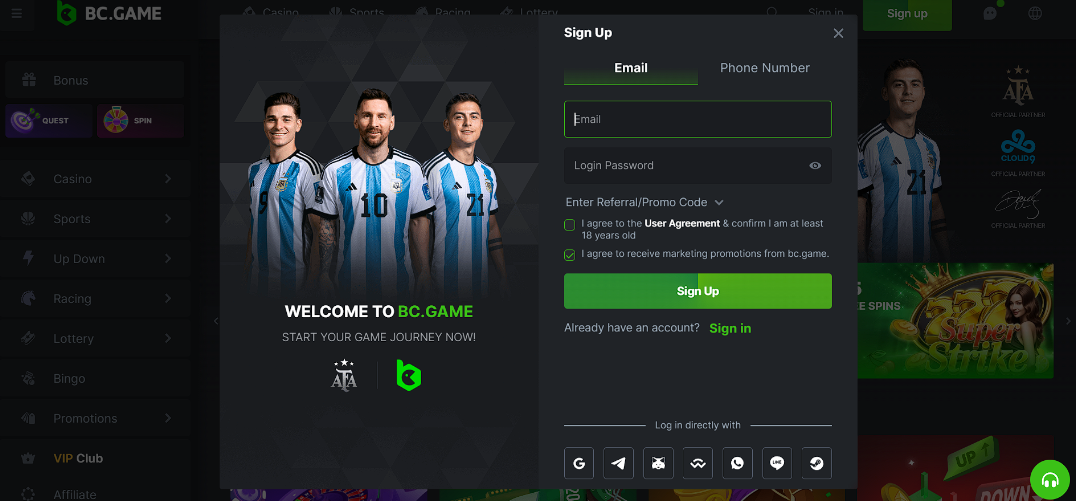1076x501 pixels.
Task: Open live support via the headset button
Action: coord(1050,480)
